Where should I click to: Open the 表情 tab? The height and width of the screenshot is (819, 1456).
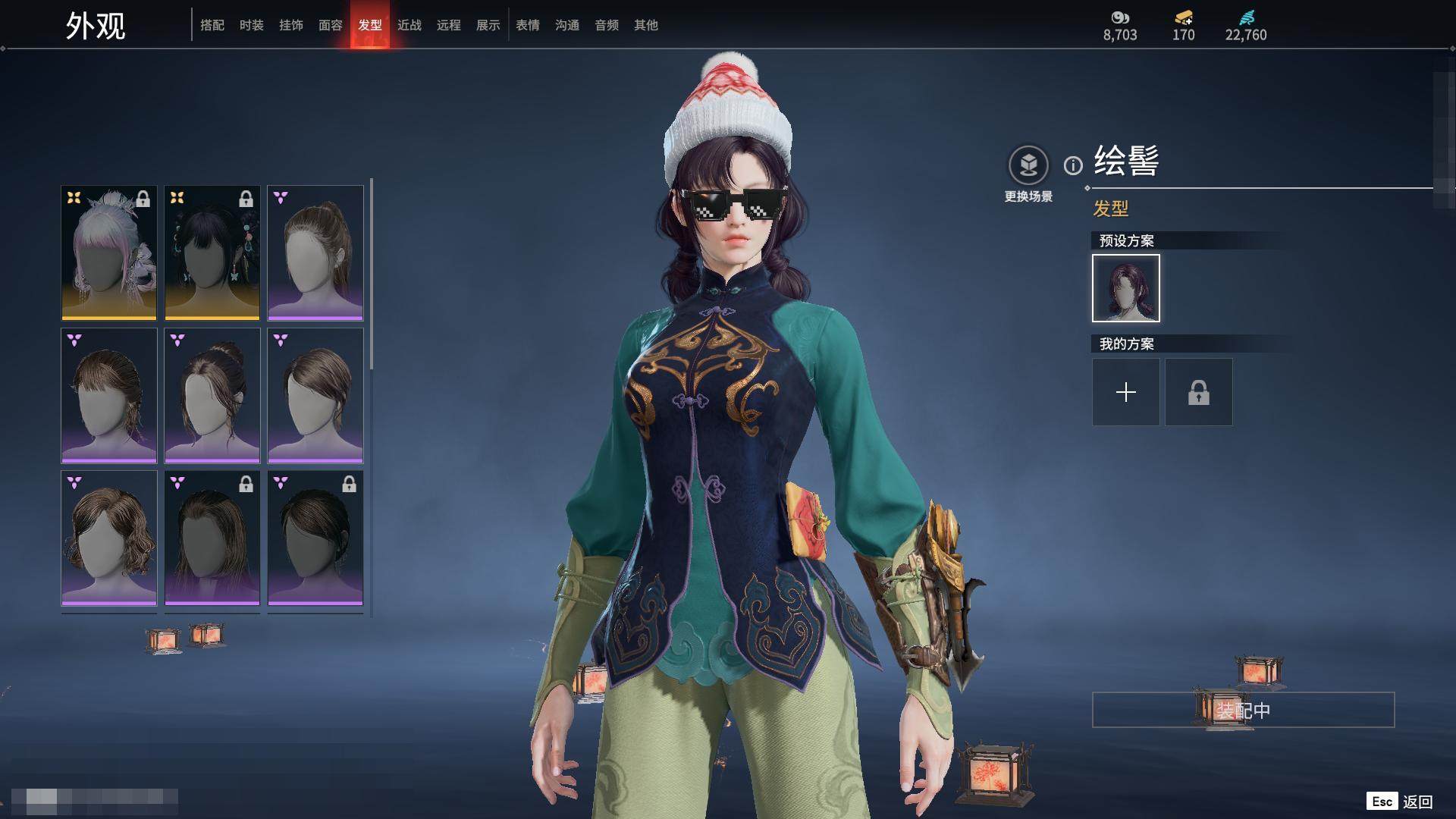pos(528,25)
